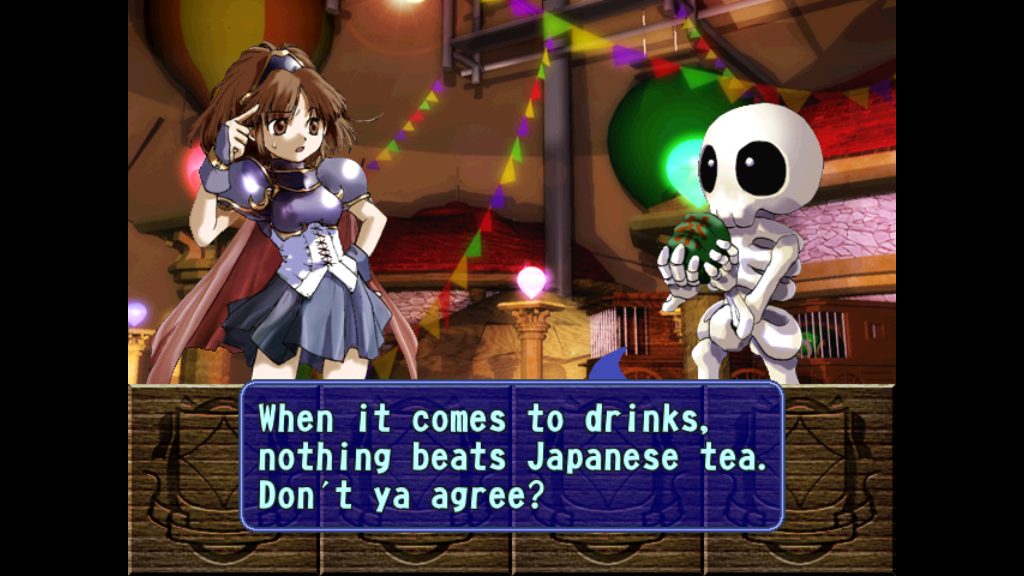This screenshot has width=1024, height=576.
Task: Click the blue dialogue box about Japanese tea
Action: (511, 456)
